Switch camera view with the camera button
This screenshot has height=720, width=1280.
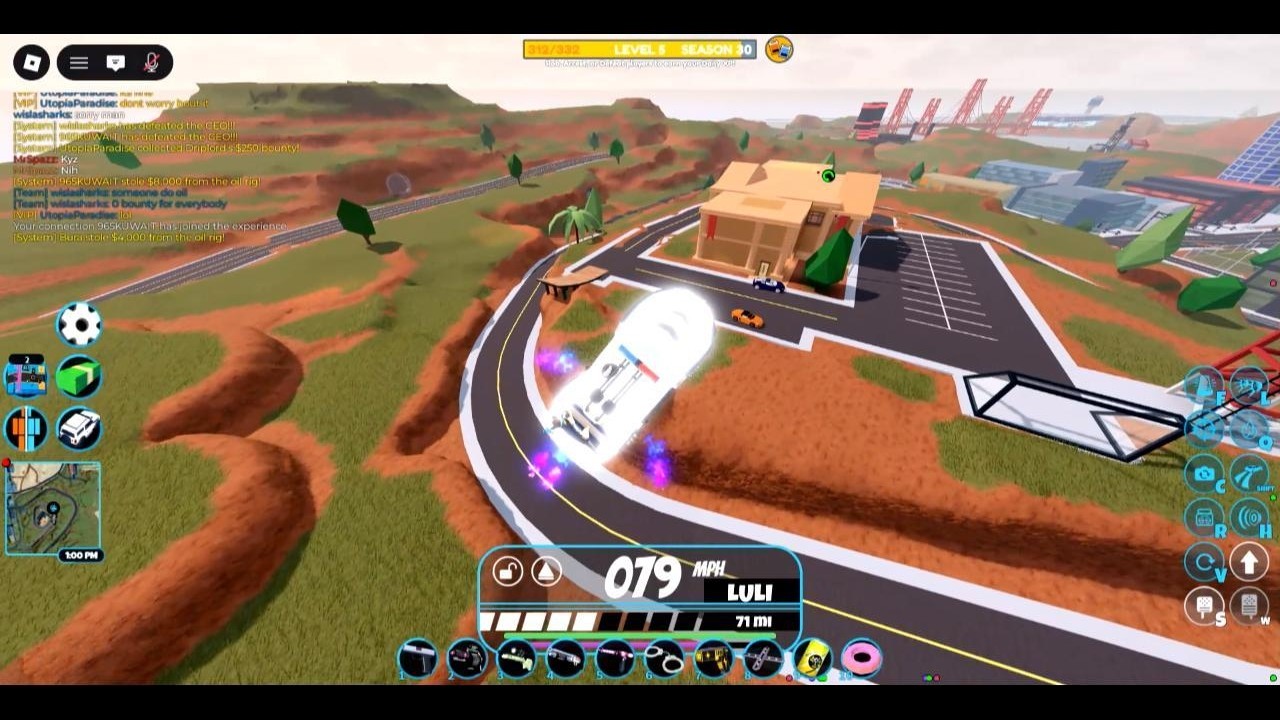(x=1205, y=474)
